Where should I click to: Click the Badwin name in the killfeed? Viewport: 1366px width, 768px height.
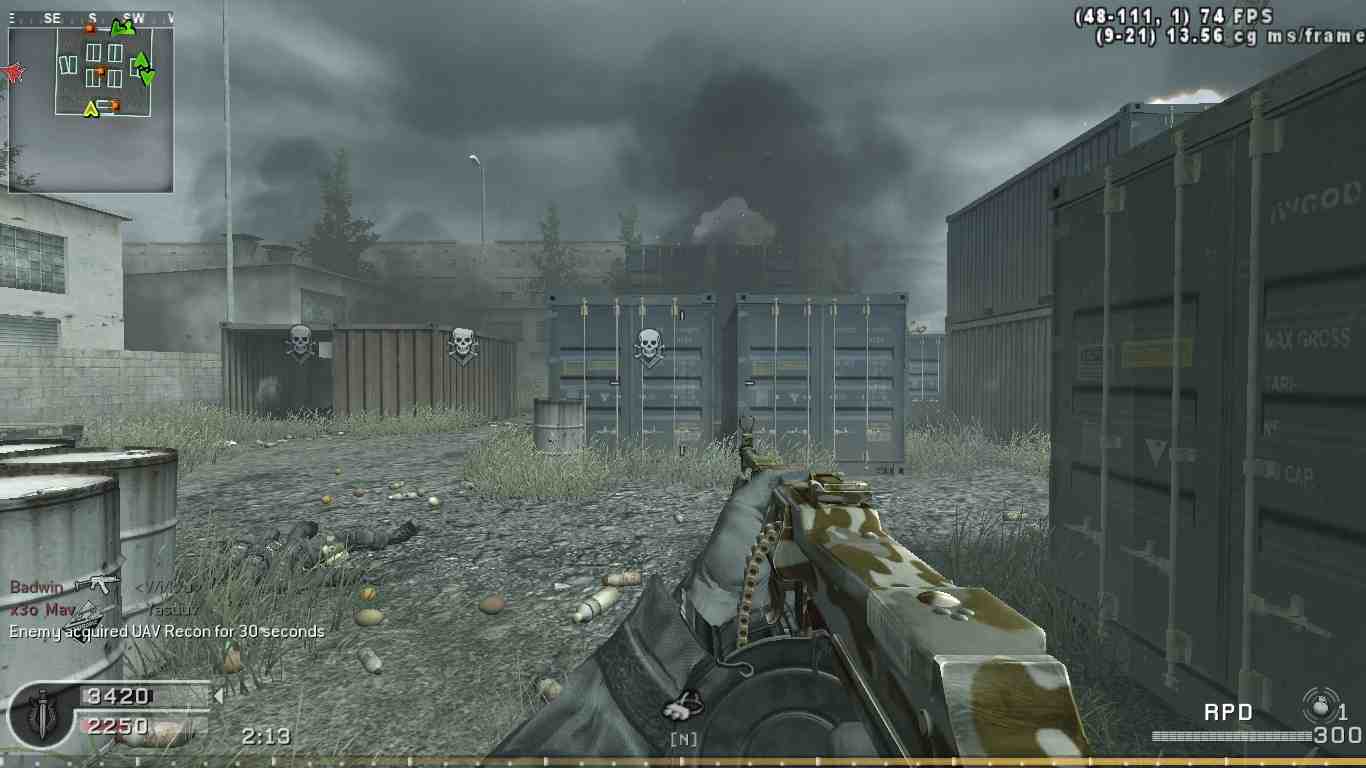[36, 587]
